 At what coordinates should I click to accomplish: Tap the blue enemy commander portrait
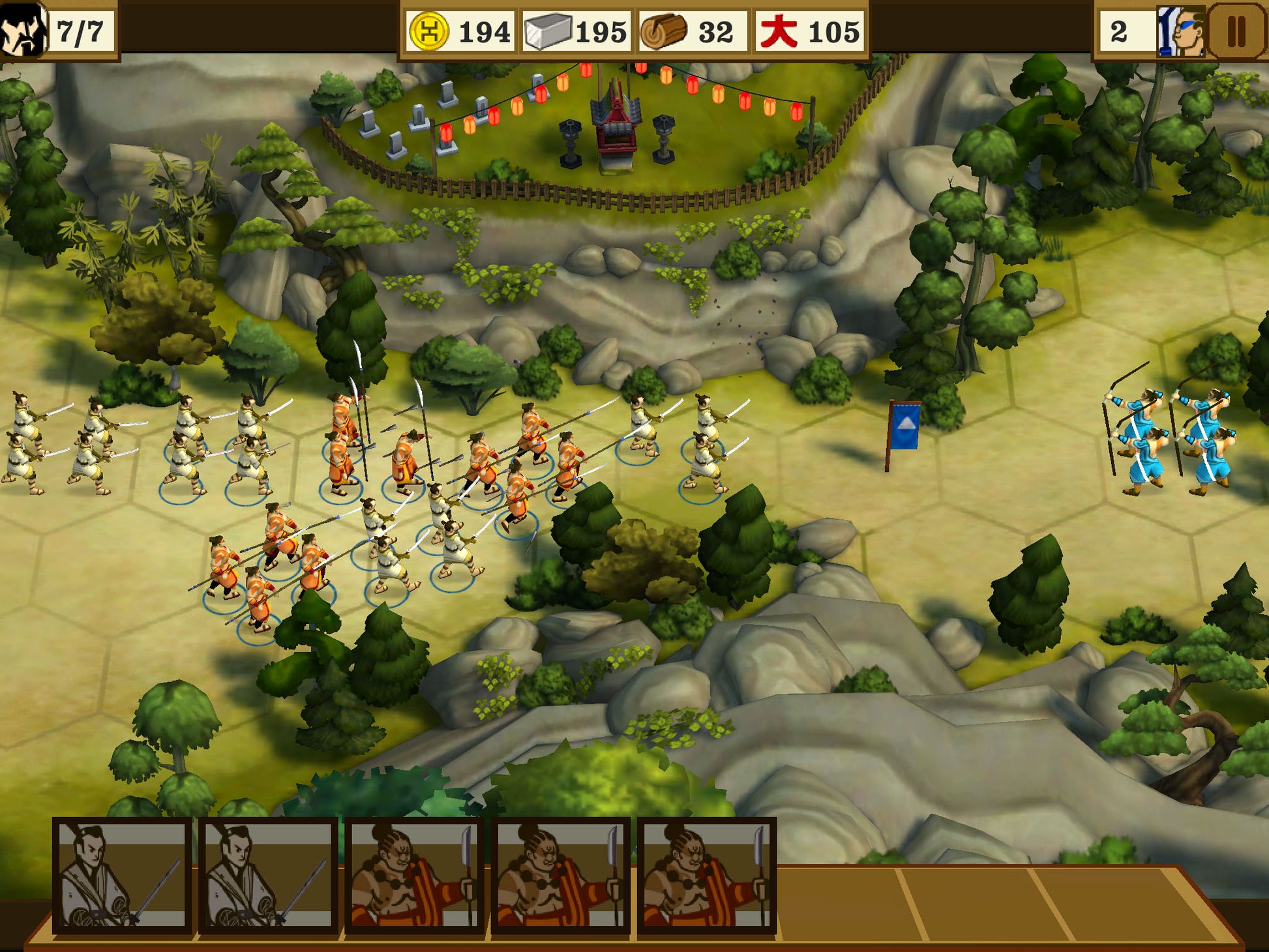click(x=1181, y=31)
